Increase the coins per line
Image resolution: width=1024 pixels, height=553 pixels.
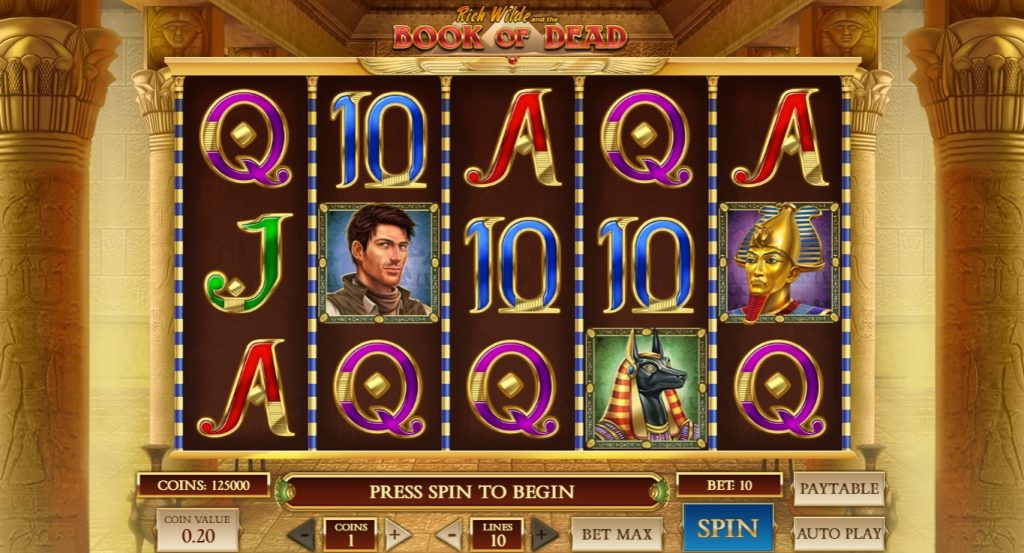[x=397, y=534]
